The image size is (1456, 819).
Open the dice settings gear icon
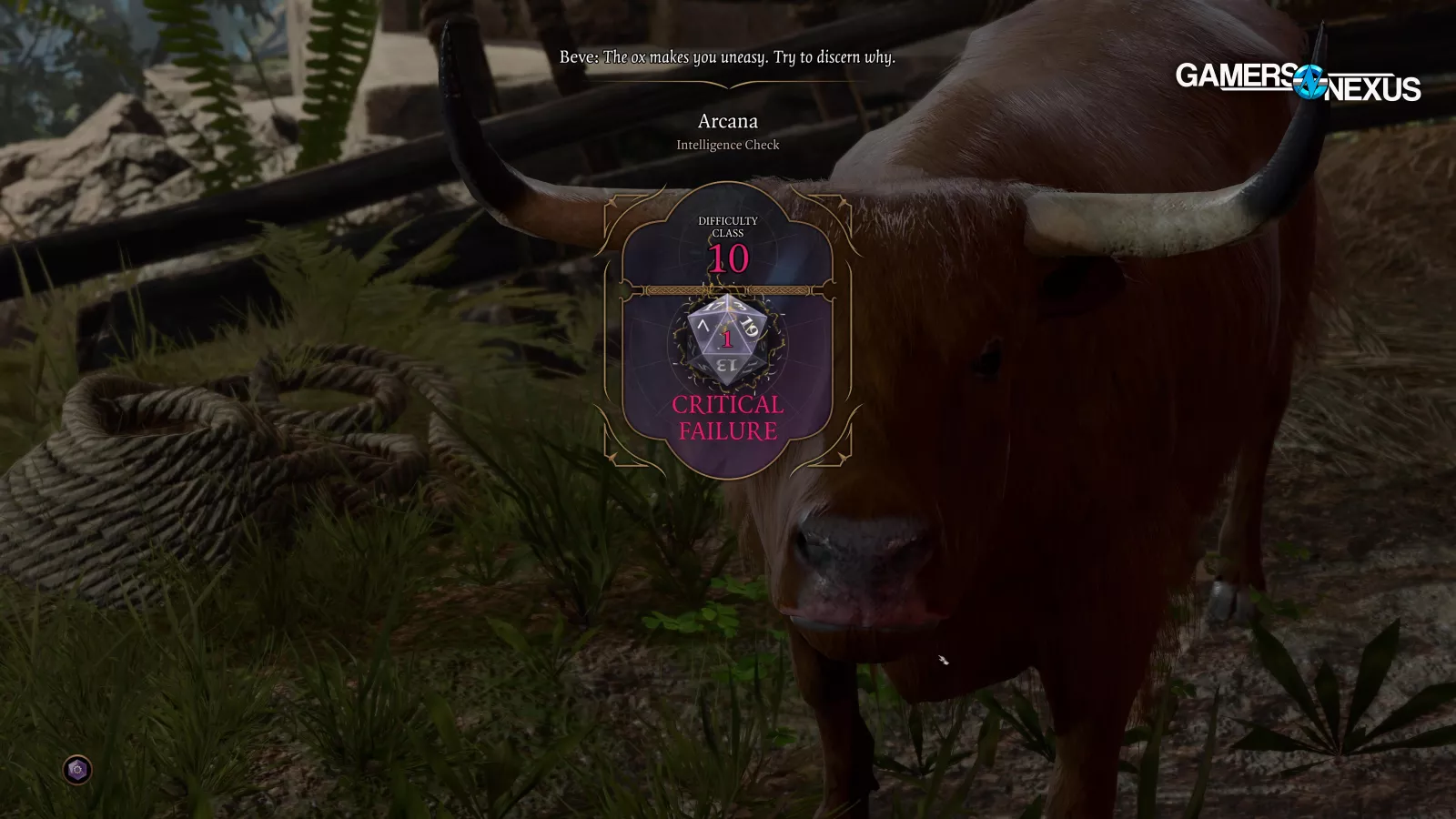point(77,770)
